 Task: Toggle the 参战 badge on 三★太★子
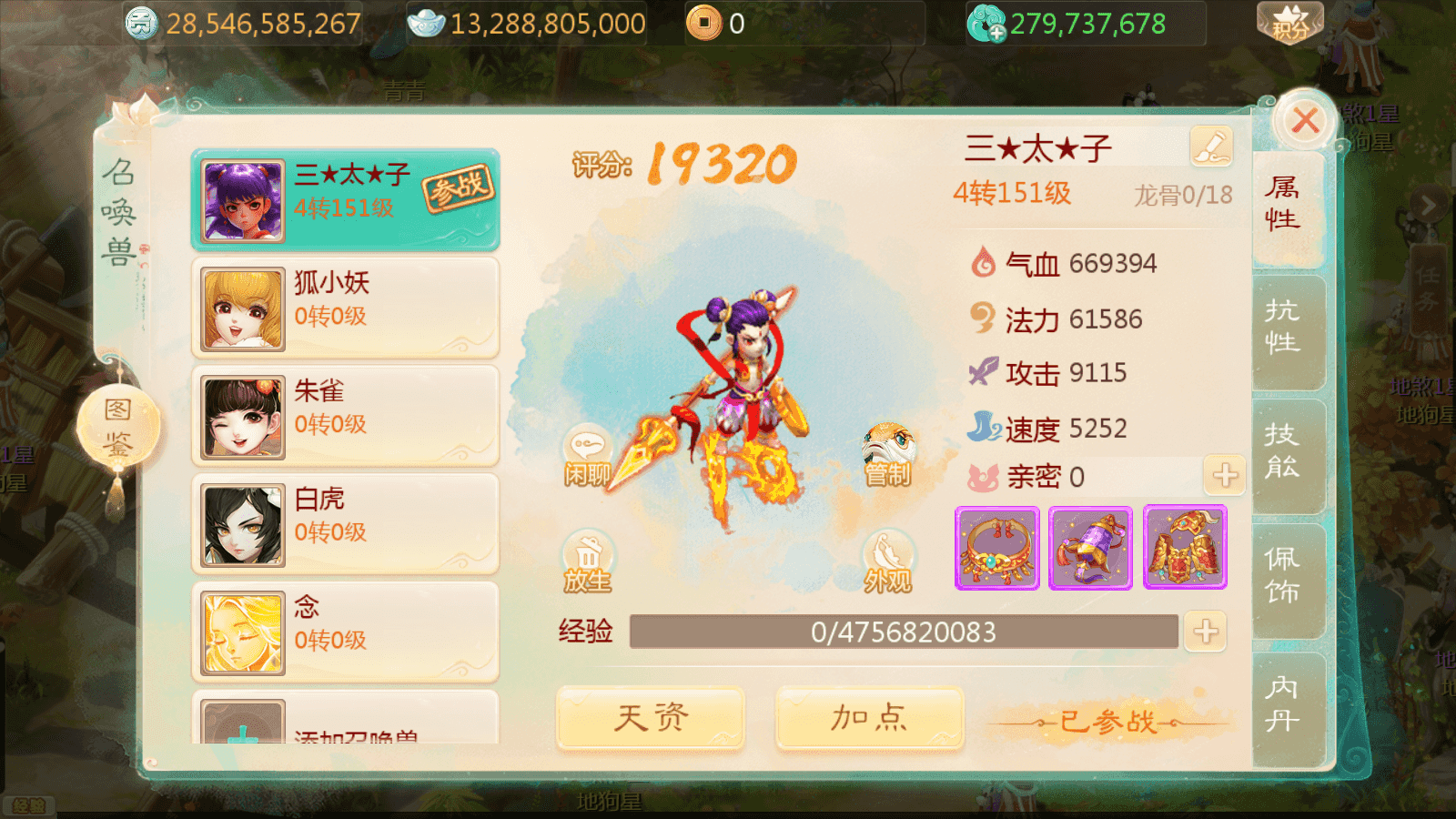[460, 188]
